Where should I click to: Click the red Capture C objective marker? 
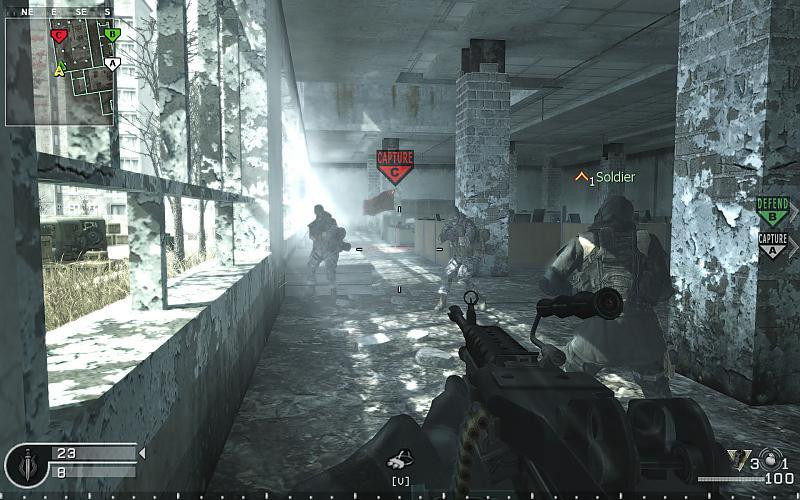[395, 166]
